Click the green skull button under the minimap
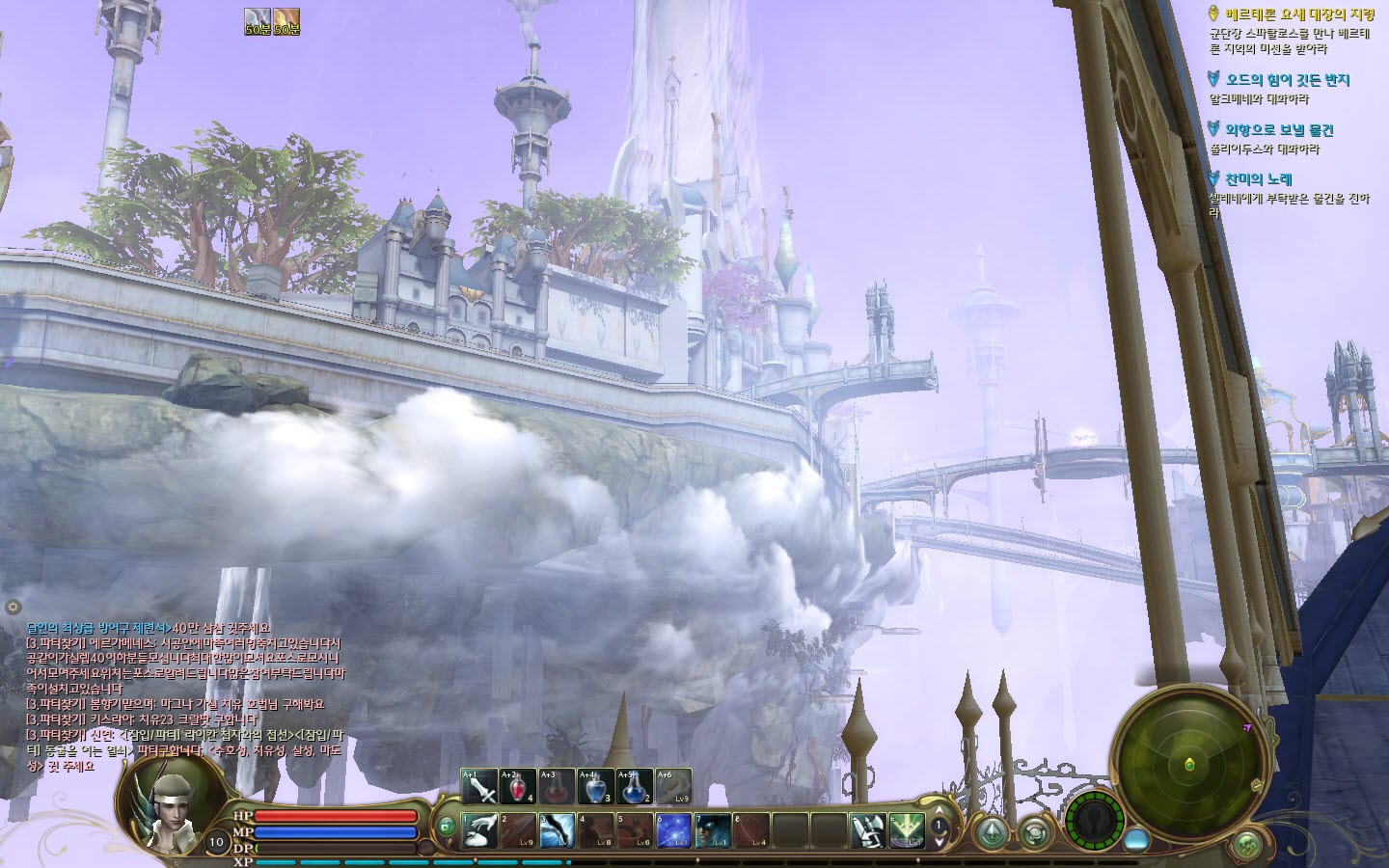 click(1247, 846)
